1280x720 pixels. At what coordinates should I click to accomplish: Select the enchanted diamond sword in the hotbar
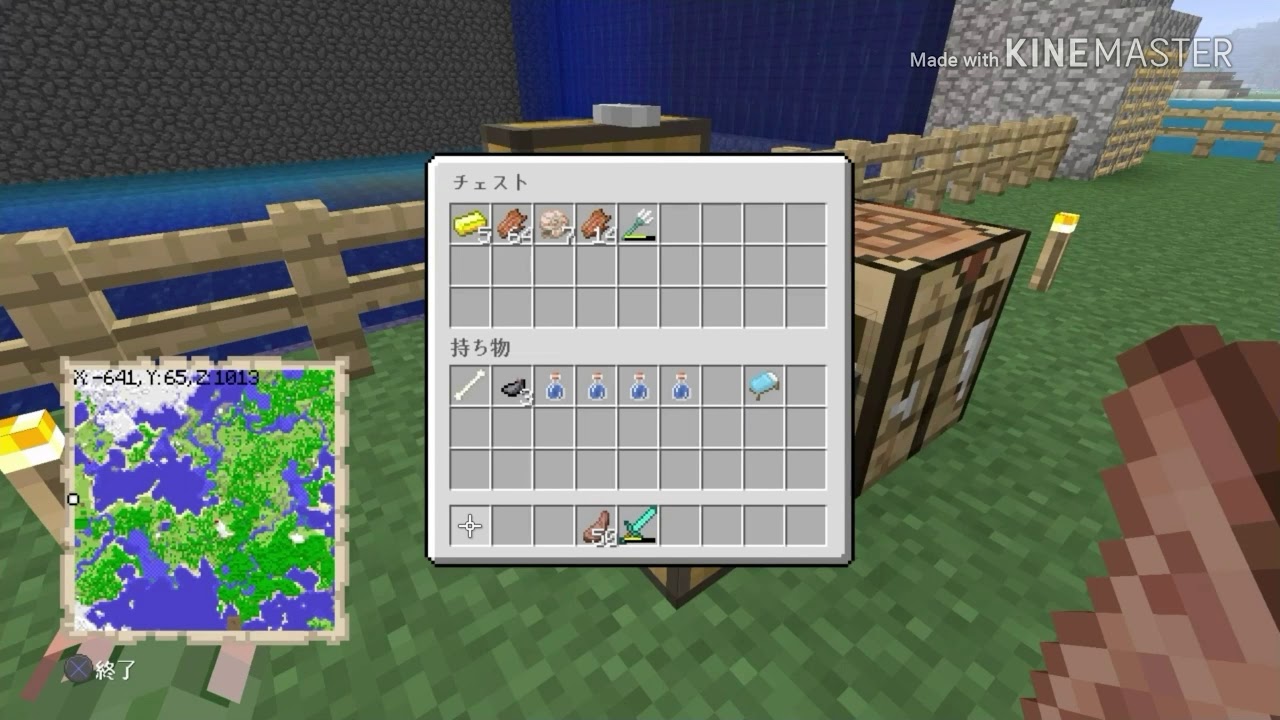point(640,526)
